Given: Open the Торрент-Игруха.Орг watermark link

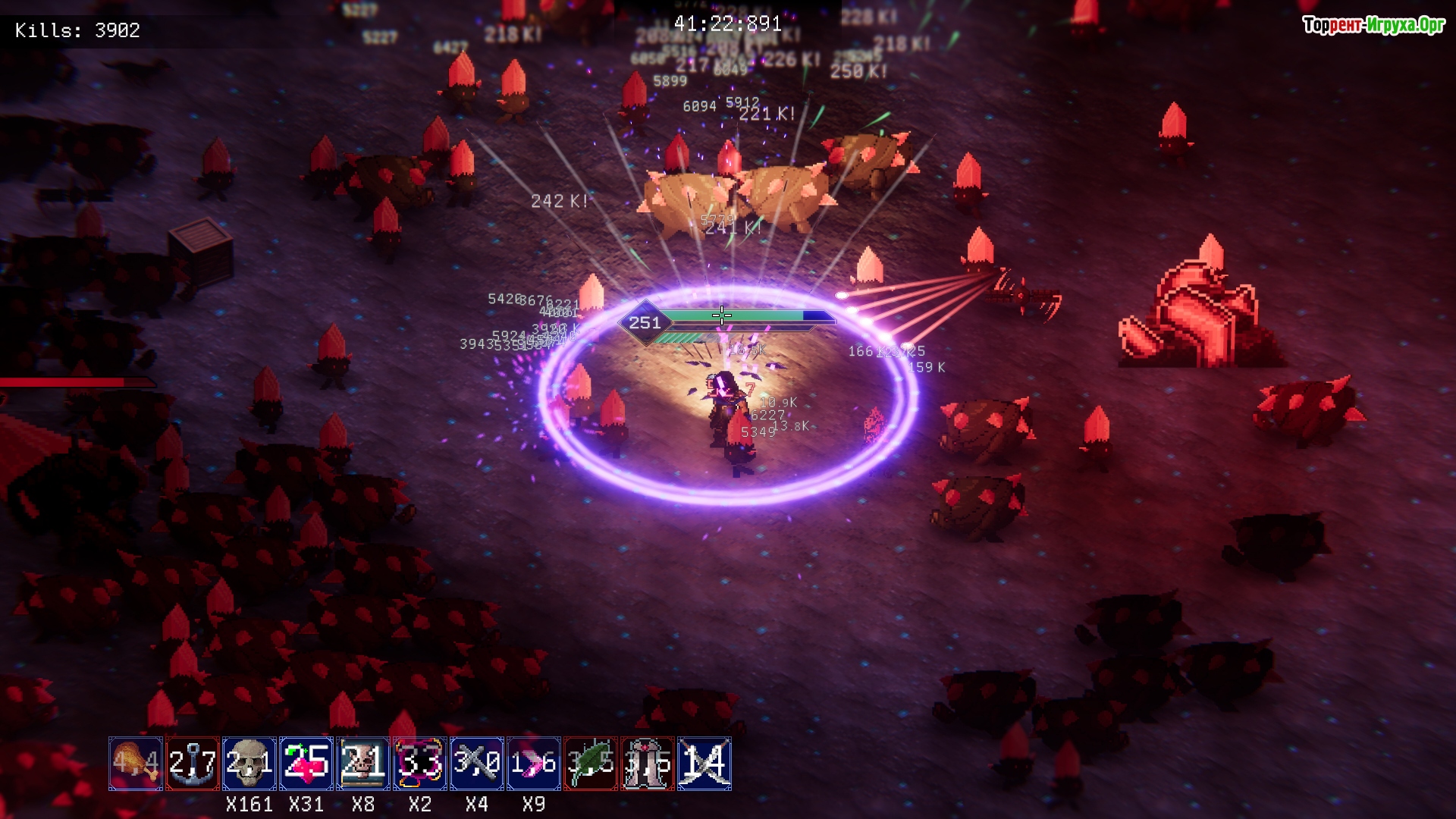Looking at the screenshot, I should [x=1373, y=26].
